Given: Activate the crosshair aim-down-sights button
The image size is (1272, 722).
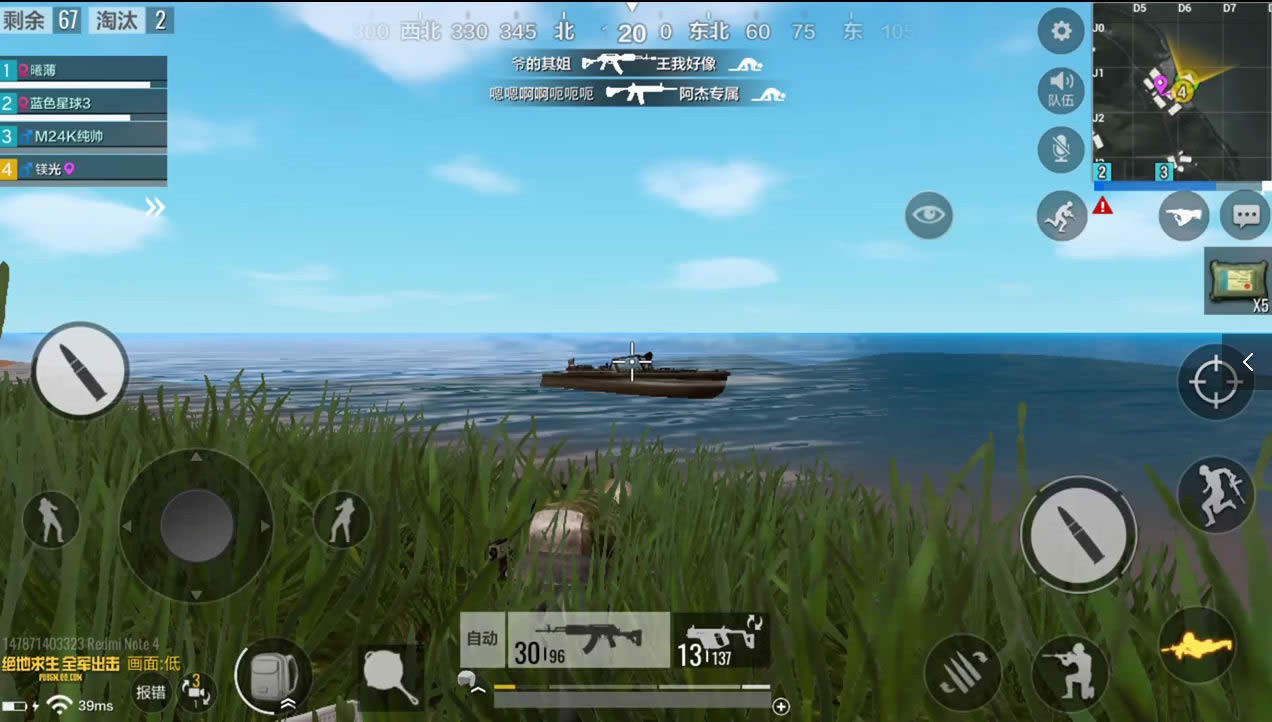Looking at the screenshot, I should click(1215, 382).
